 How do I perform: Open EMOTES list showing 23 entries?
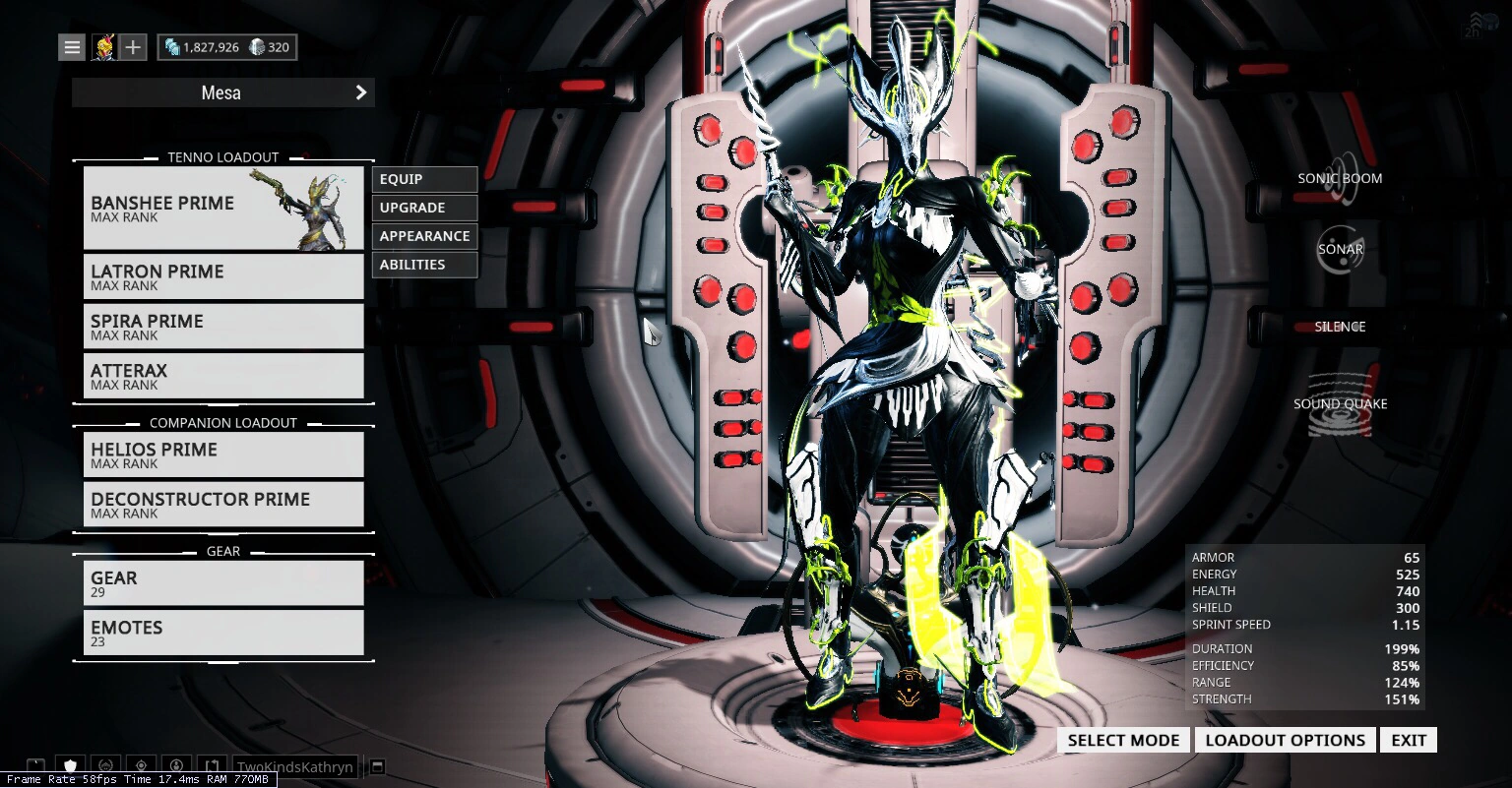(223, 633)
